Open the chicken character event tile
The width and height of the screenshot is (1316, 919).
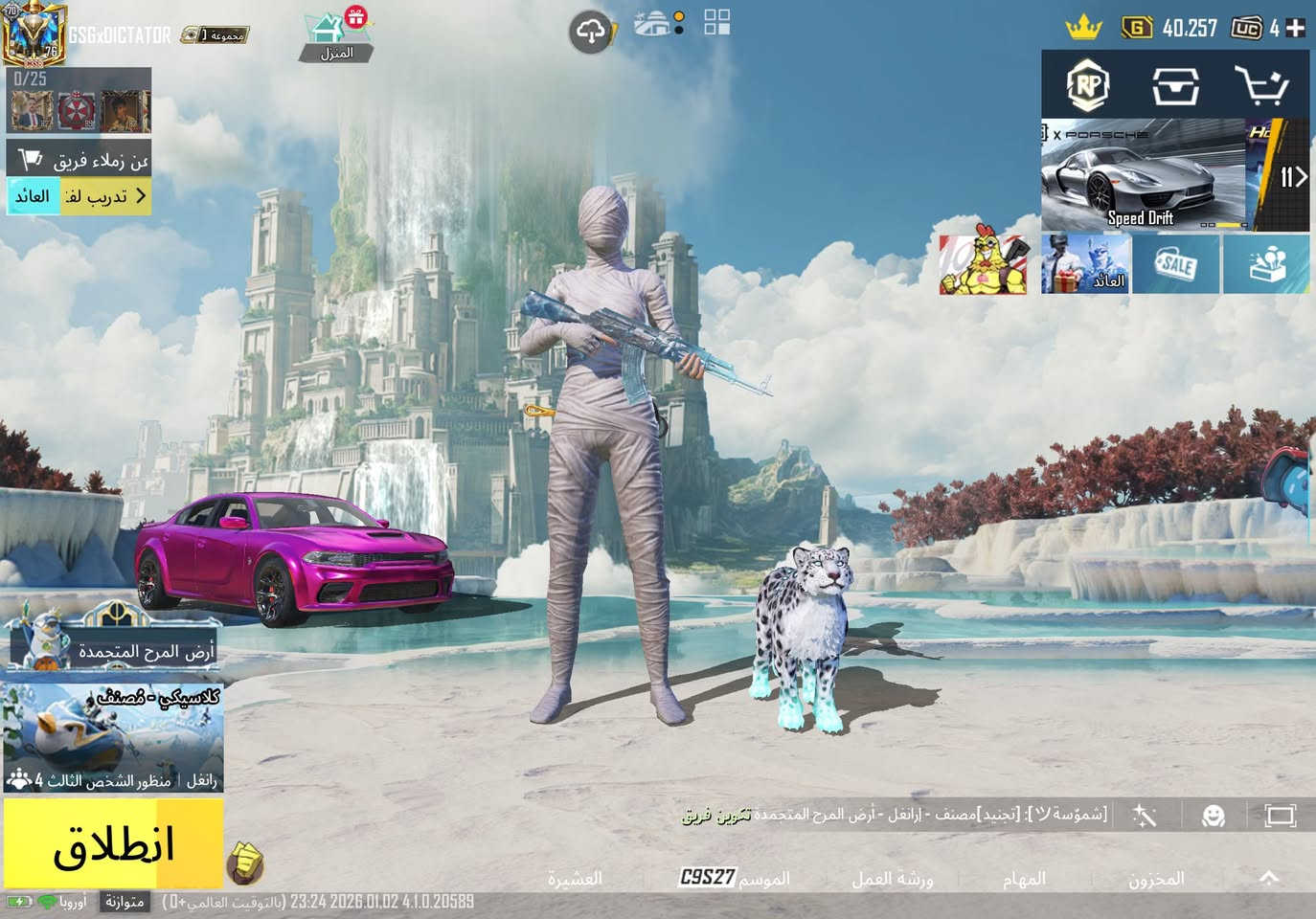(x=983, y=264)
